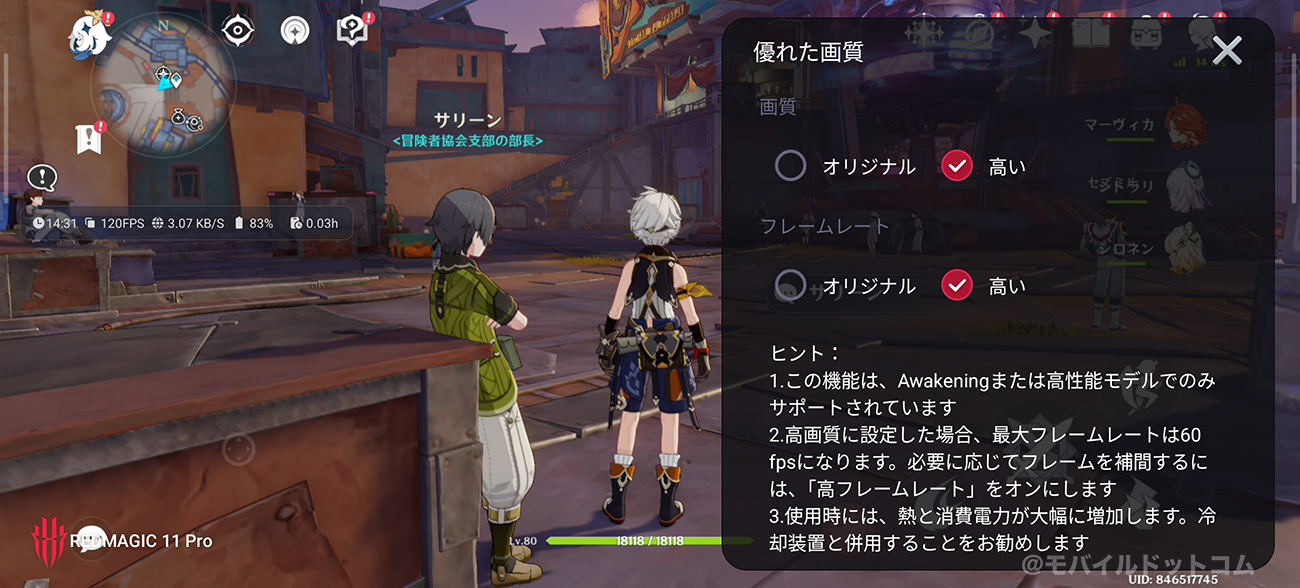Screen dimensions: 1300x588
Task: Open the circular arrow compass icon
Action: (x=295, y=31)
